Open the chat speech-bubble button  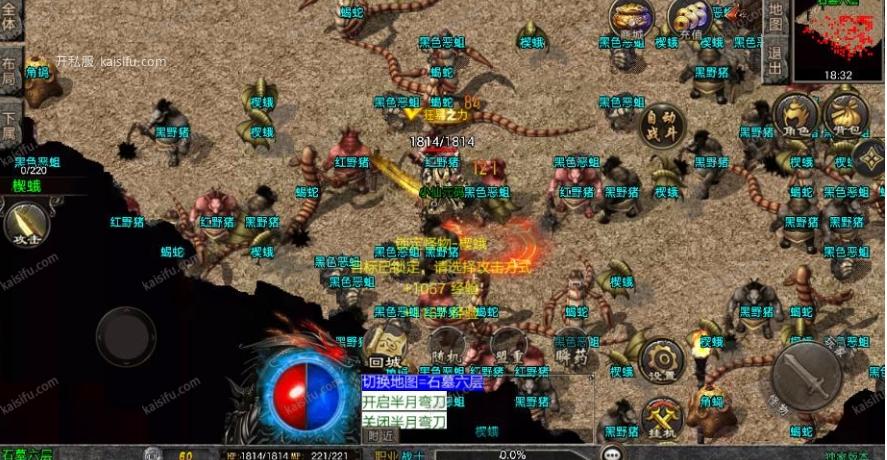612,453
